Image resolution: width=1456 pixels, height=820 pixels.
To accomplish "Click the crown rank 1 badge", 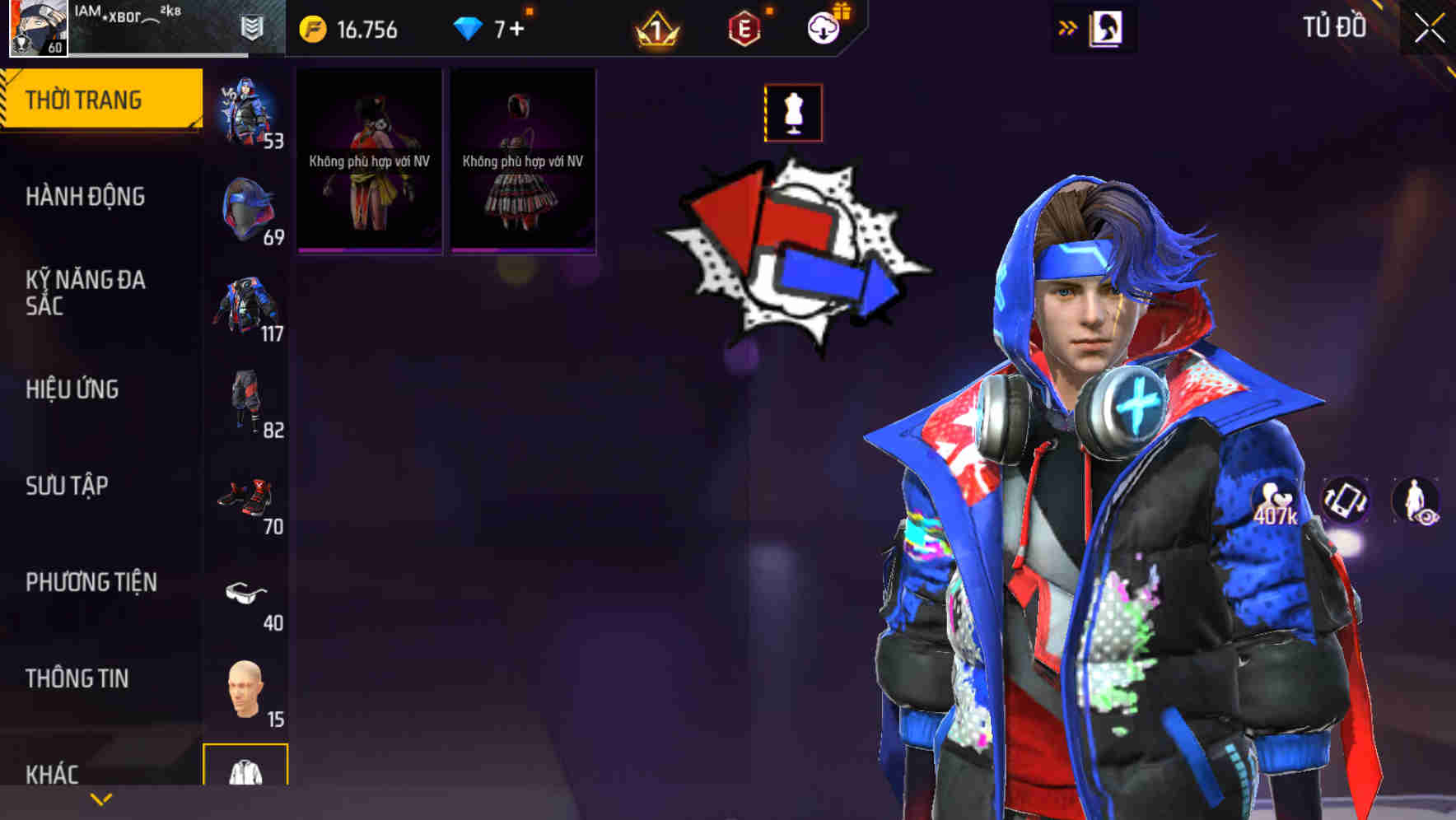I will [x=659, y=29].
